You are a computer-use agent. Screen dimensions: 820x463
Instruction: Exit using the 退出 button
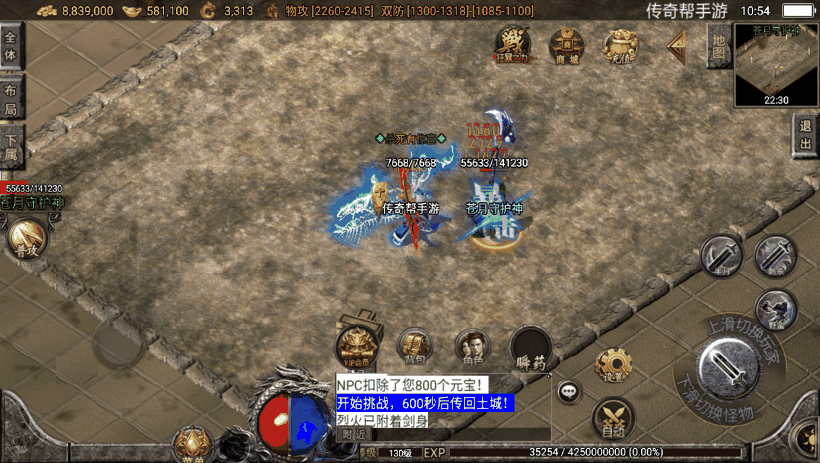805,135
